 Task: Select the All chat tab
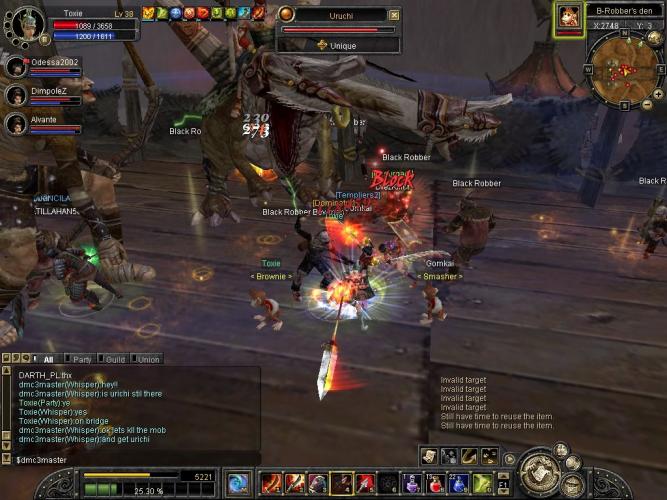(48, 359)
